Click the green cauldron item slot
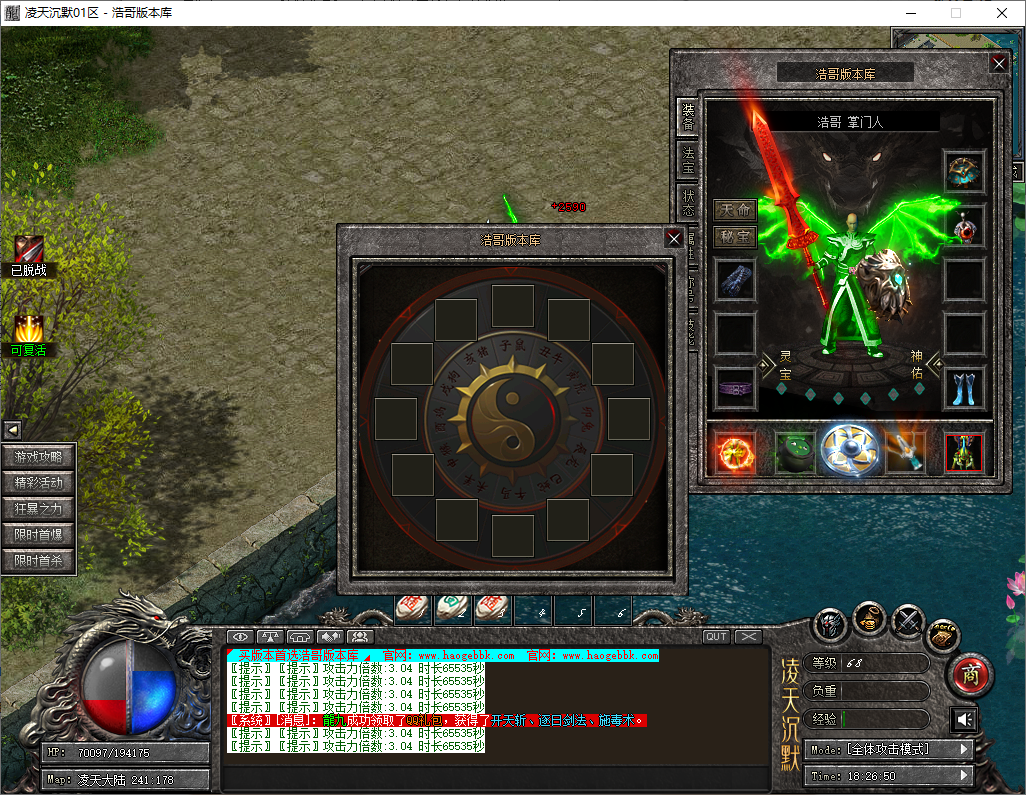This screenshot has width=1026, height=795. tap(794, 452)
